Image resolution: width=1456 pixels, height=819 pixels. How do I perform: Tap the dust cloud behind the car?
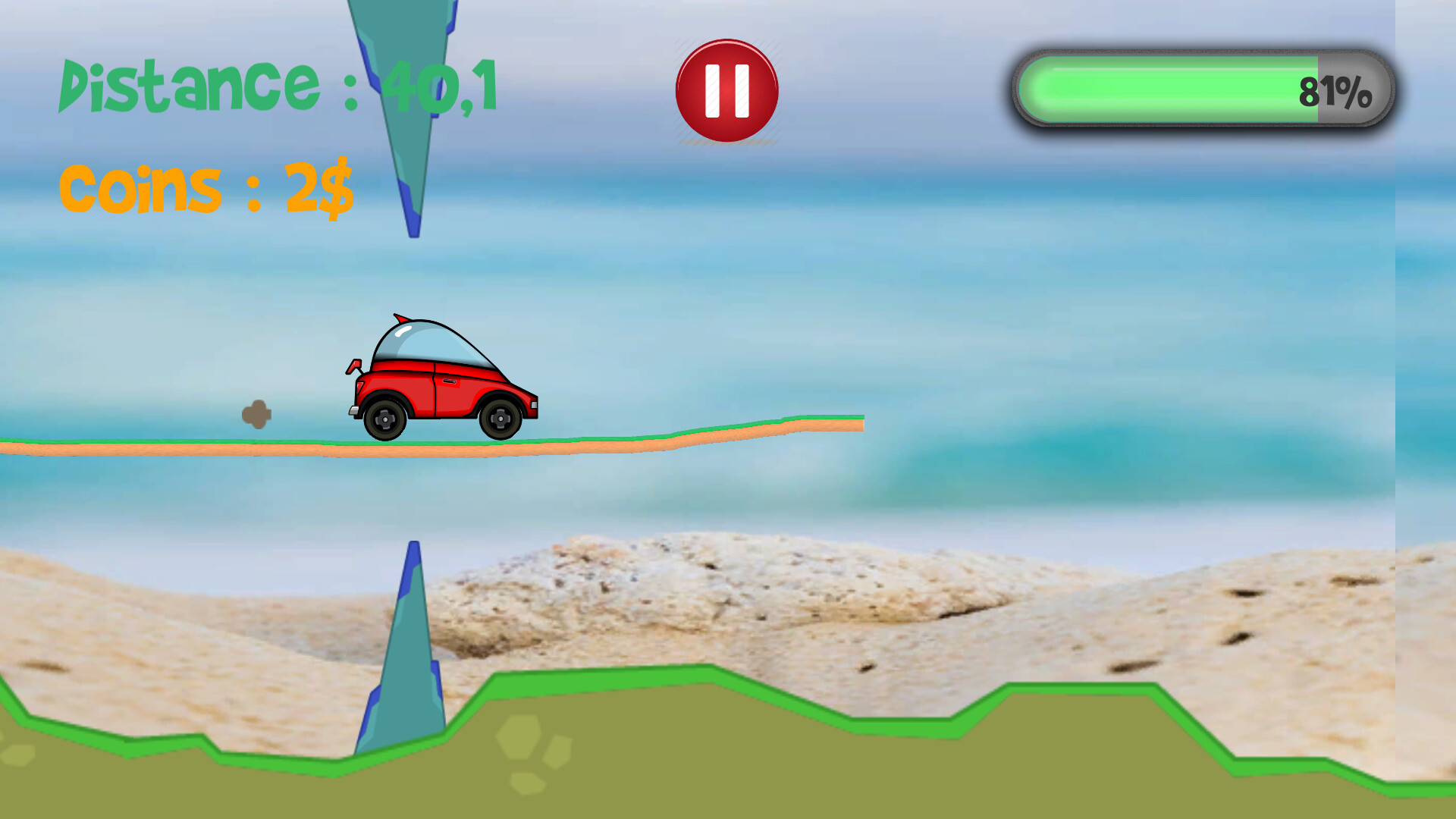[258, 415]
